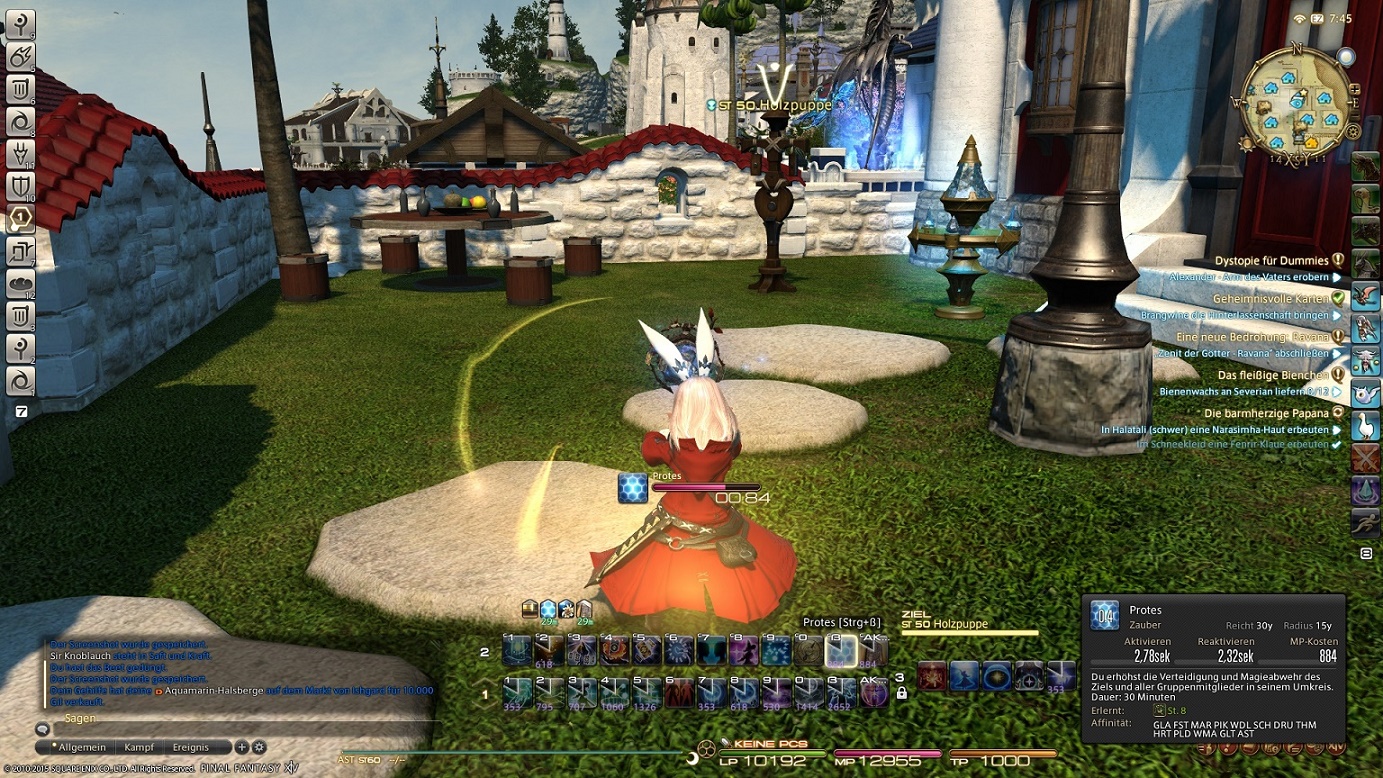1383x778 pixels.
Task: Activate the highlighted Protes spell on the hotbar
Action: pyautogui.click(x=841, y=651)
